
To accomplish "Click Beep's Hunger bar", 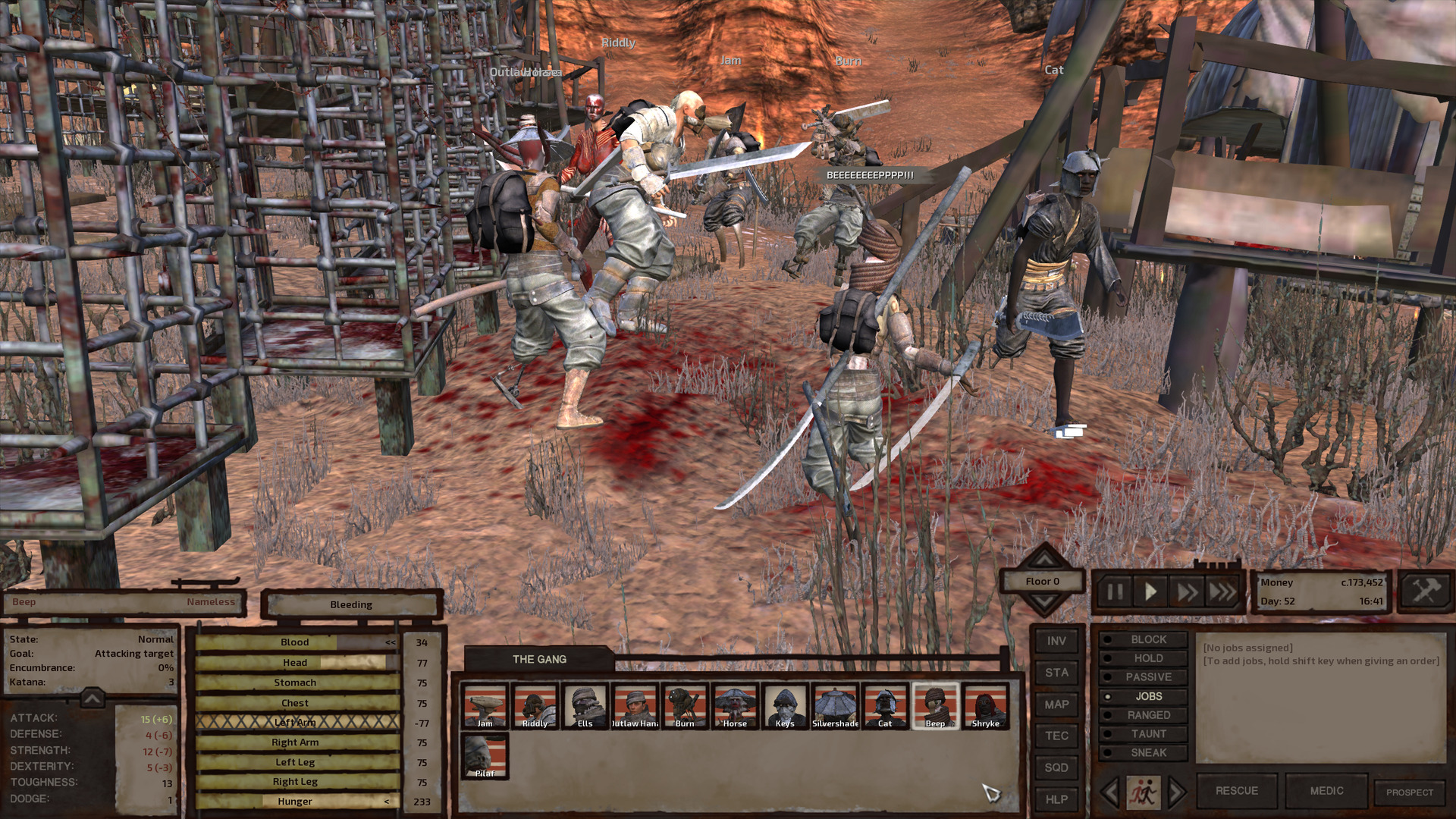I will pos(296,801).
